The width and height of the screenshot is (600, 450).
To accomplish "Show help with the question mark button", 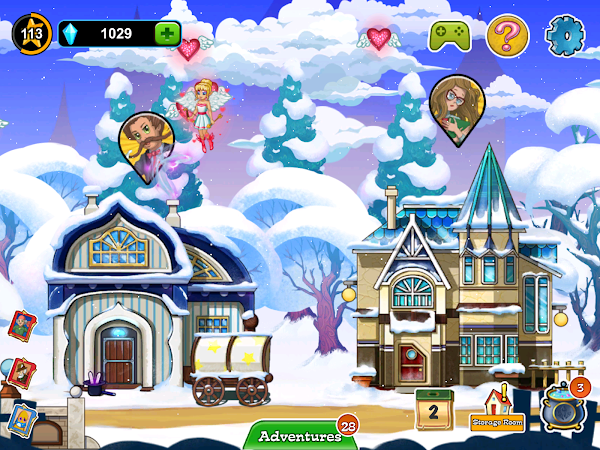I will tap(507, 36).
